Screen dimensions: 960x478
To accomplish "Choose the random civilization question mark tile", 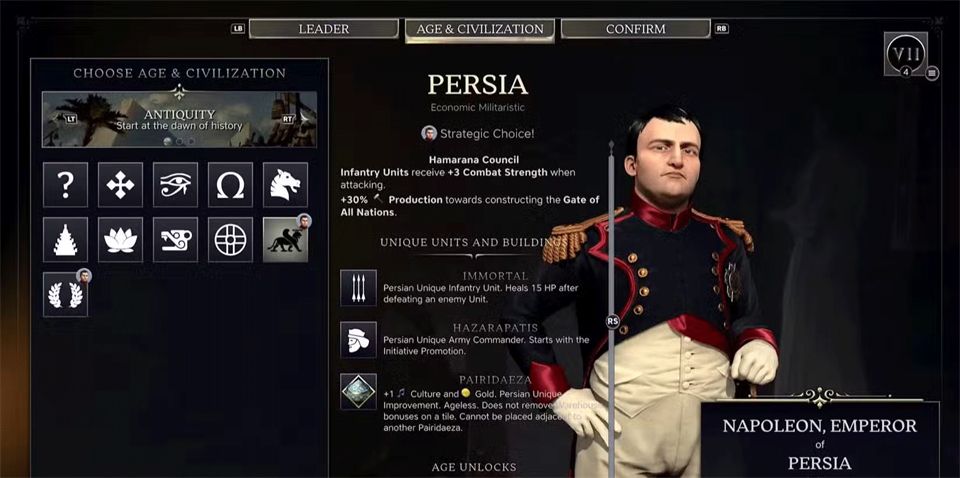I will pos(65,184).
